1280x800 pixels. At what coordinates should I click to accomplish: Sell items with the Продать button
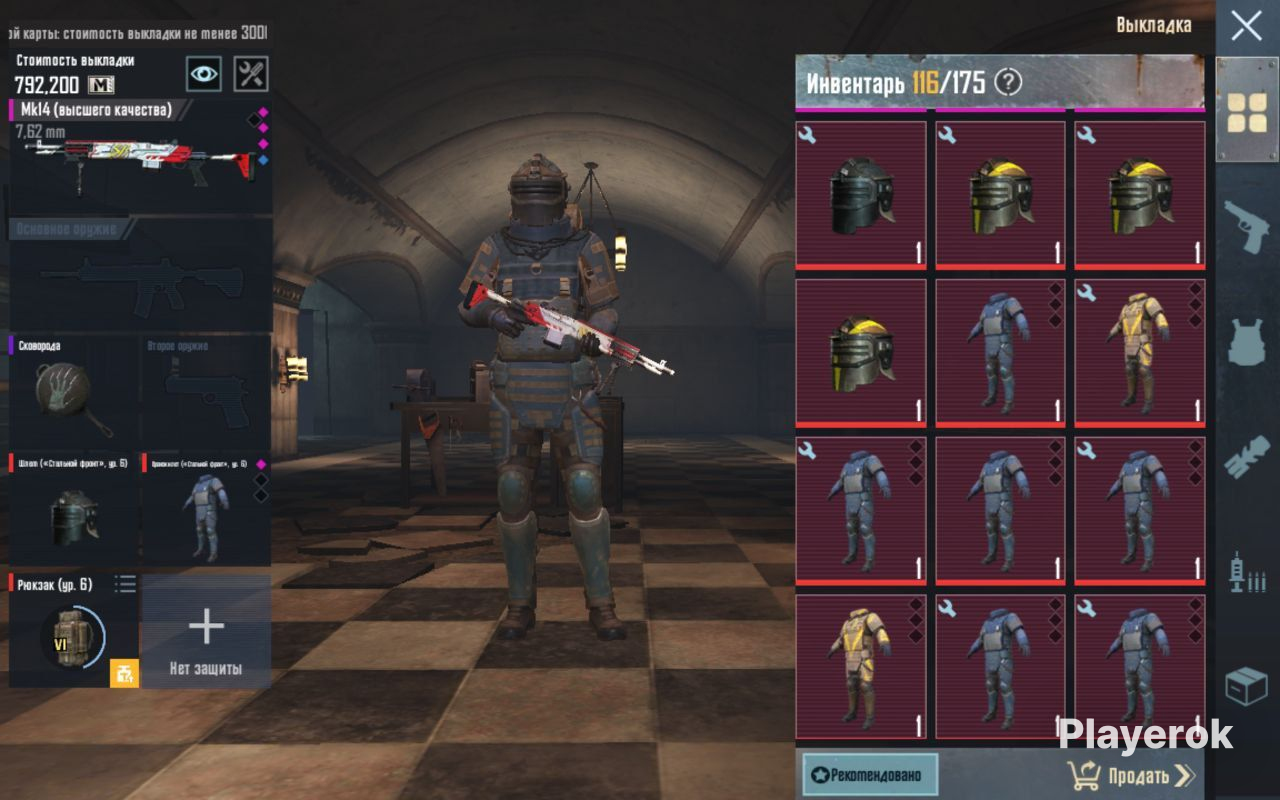(x=1131, y=775)
